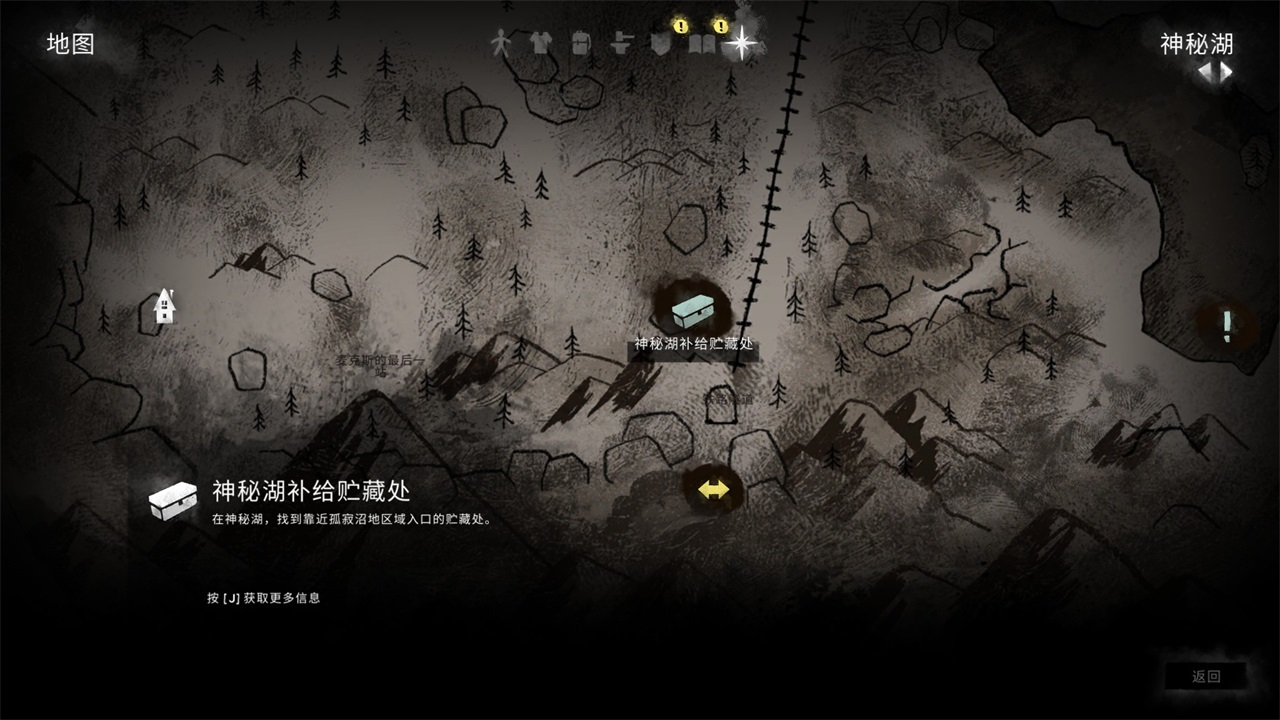Select the supply cache chest marker
This screenshot has width=1280, height=720.
click(692, 309)
